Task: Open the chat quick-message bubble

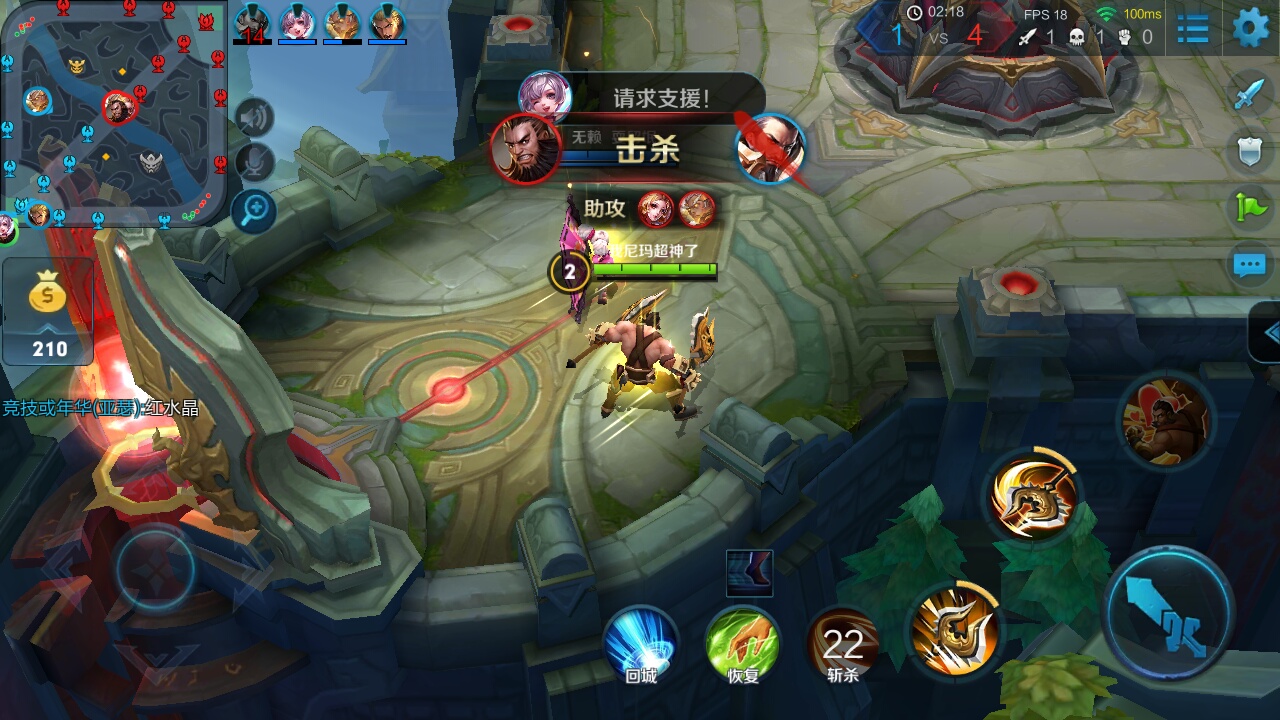Action: coord(1250,265)
